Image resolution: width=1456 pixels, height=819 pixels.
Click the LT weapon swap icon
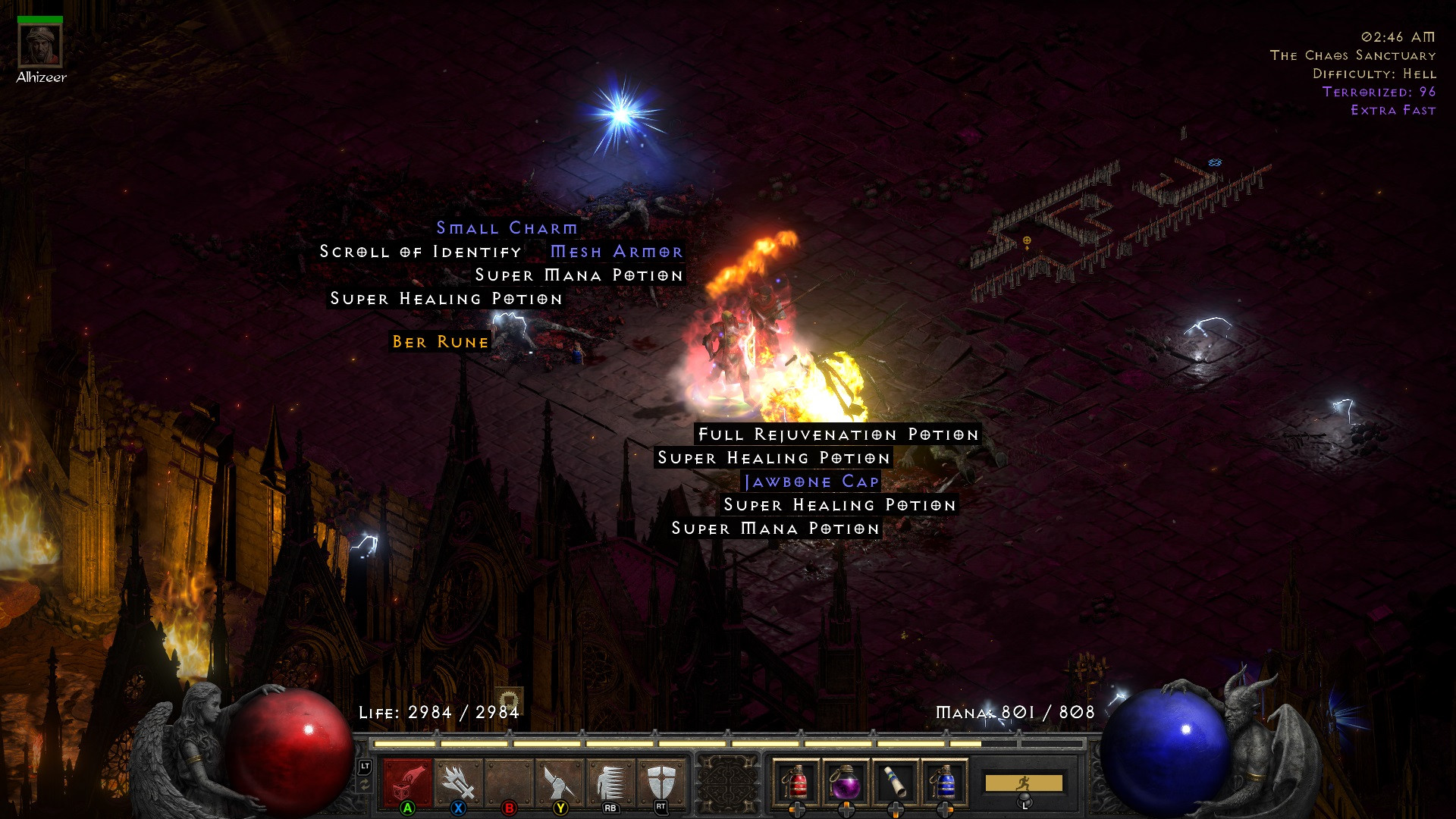[x=365, y=767]
